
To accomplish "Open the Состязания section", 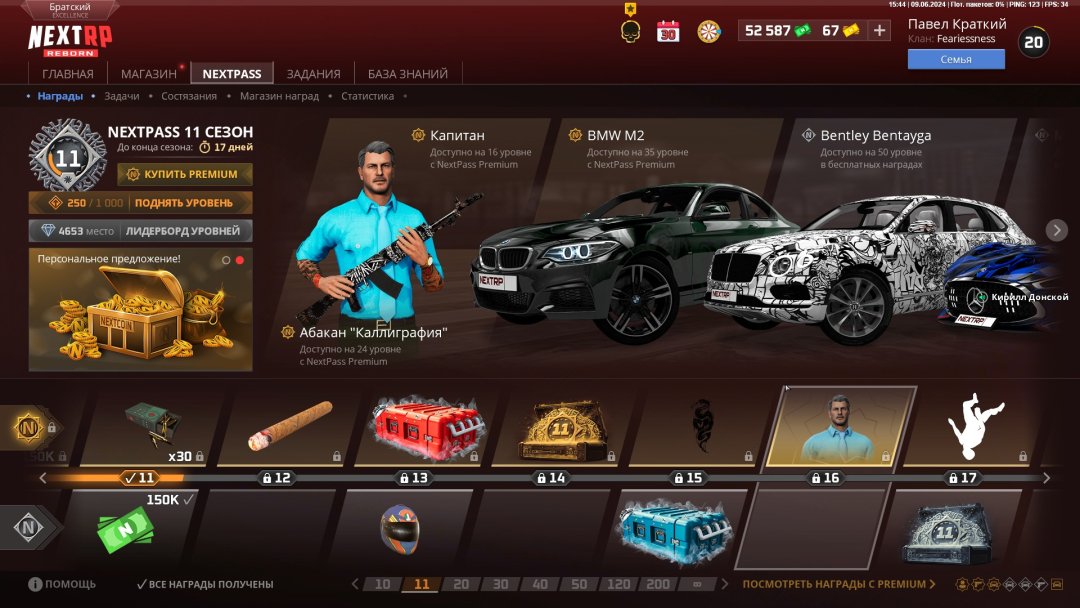I will click(189, 96).
